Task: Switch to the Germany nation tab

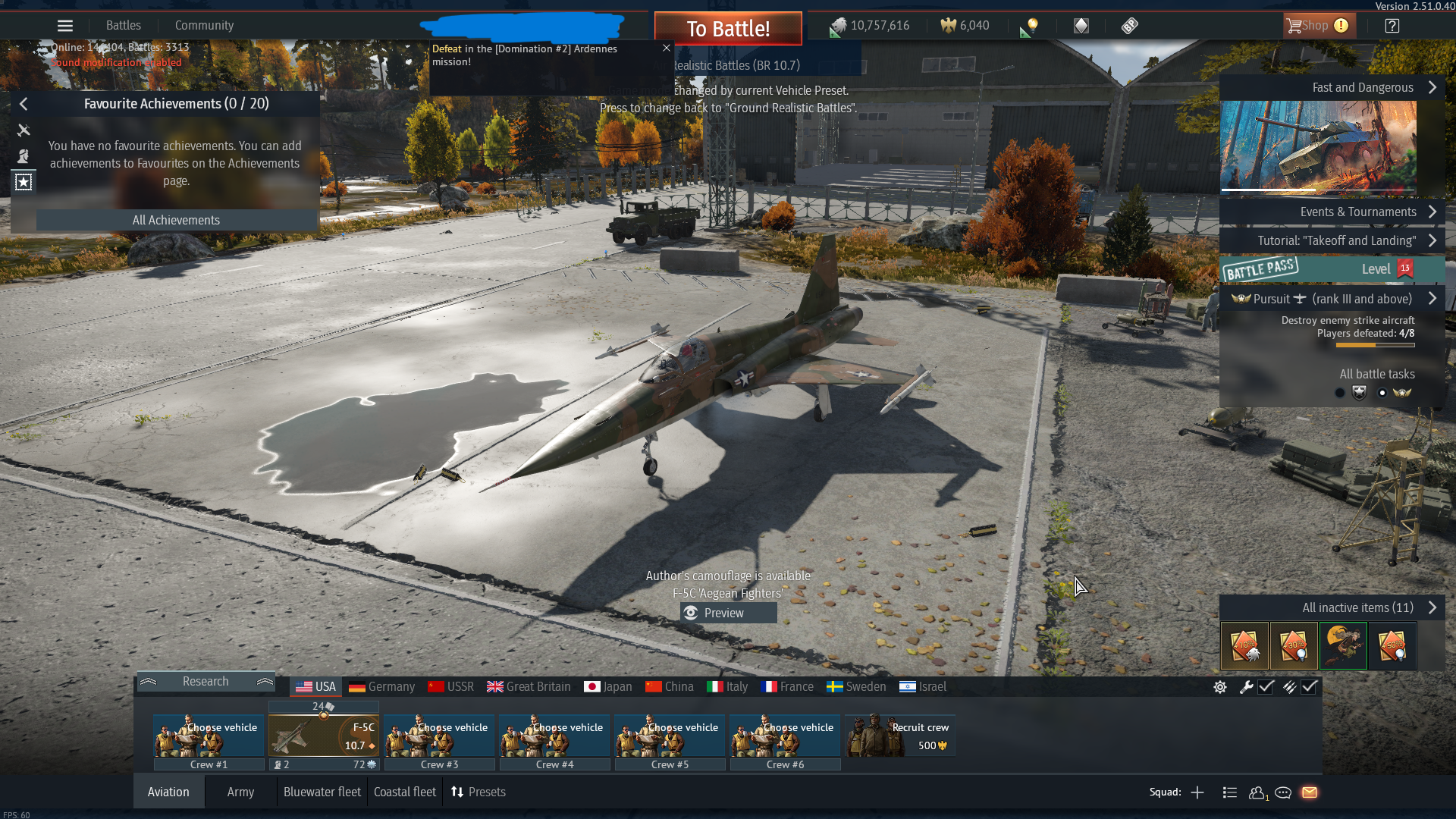Action: tap(382, 687)
